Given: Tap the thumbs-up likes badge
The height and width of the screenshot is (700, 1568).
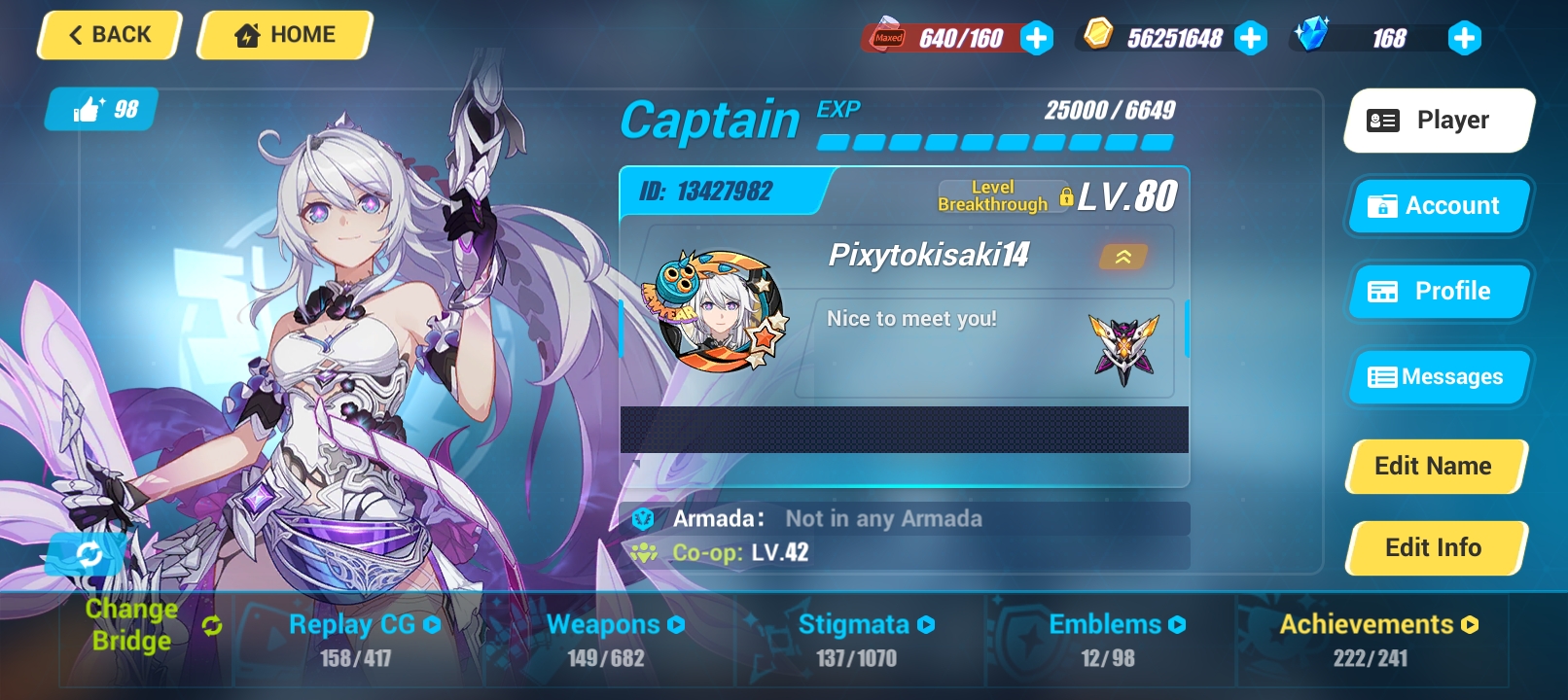Looking at the screenshot, I should tap(103, 109).
